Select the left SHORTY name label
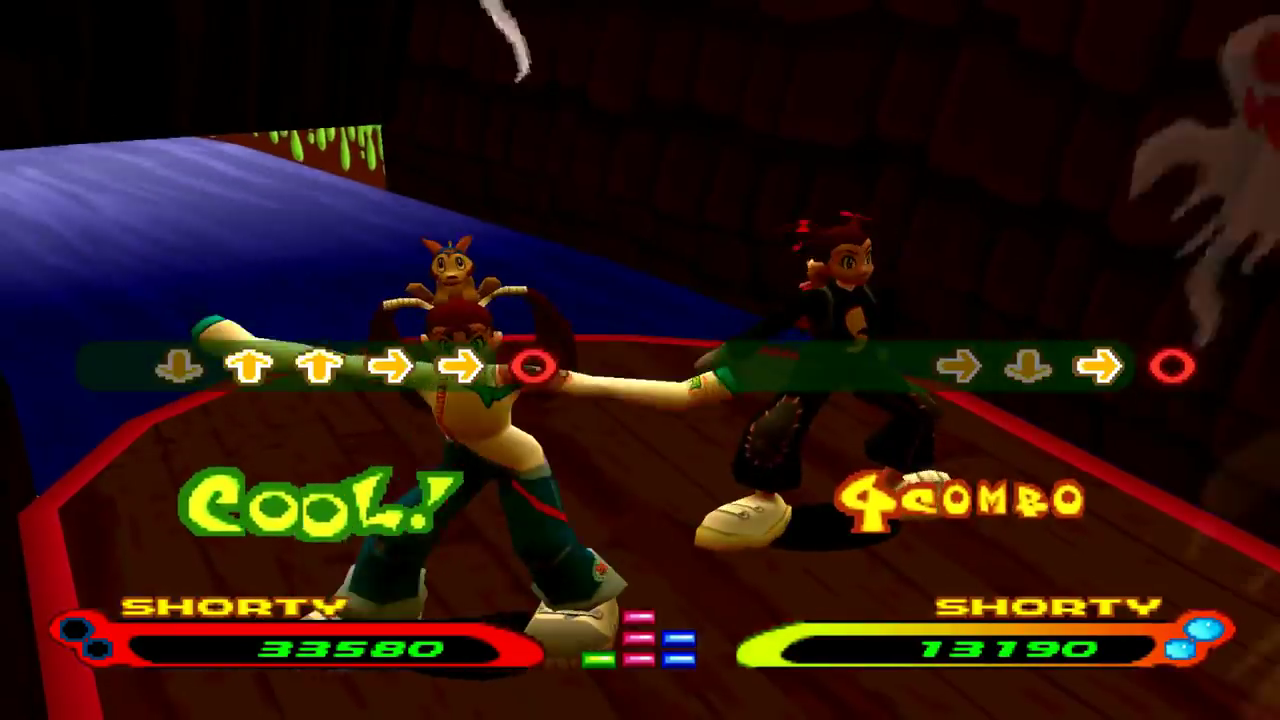This screenshot has width=1280, height=720. (230, 606)
